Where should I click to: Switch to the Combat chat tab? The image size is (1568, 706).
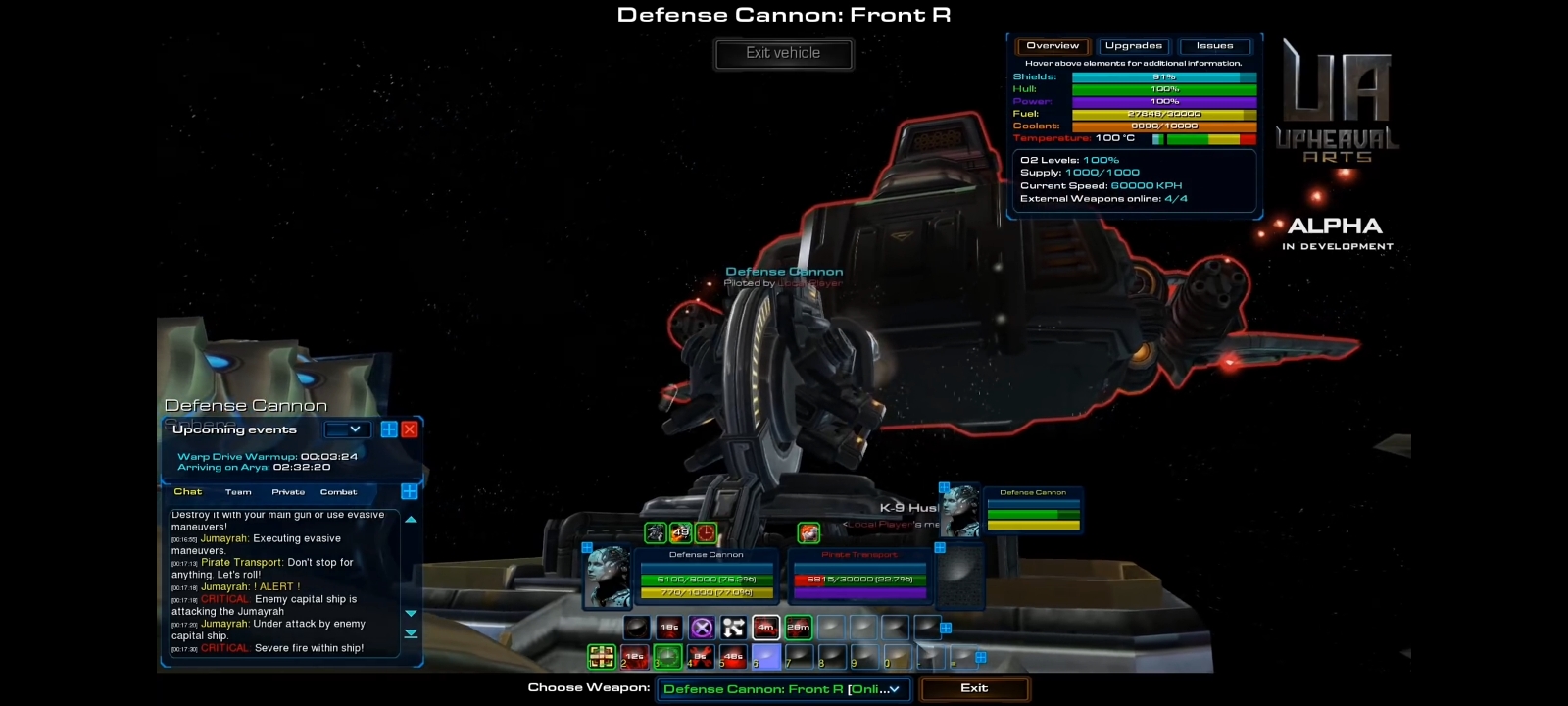click(x=339, y=492)
